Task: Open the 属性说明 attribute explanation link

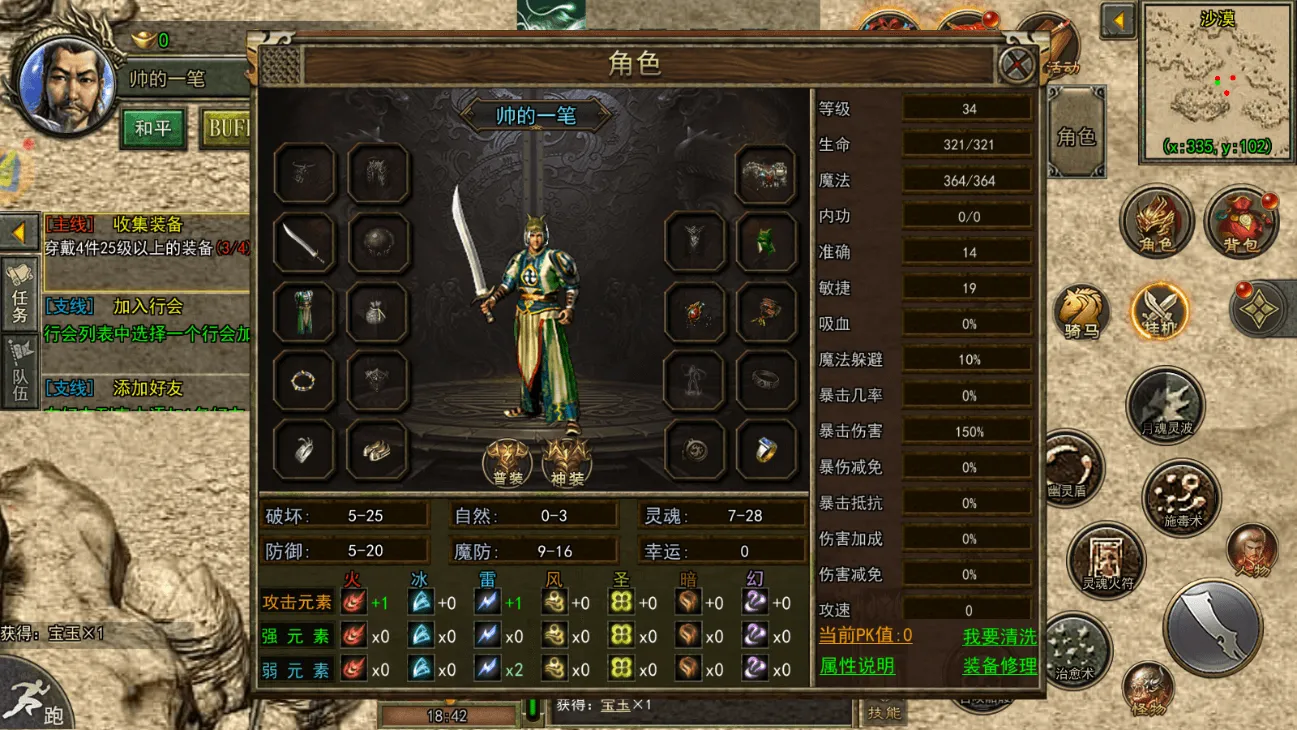Action: tap(857, 666)
